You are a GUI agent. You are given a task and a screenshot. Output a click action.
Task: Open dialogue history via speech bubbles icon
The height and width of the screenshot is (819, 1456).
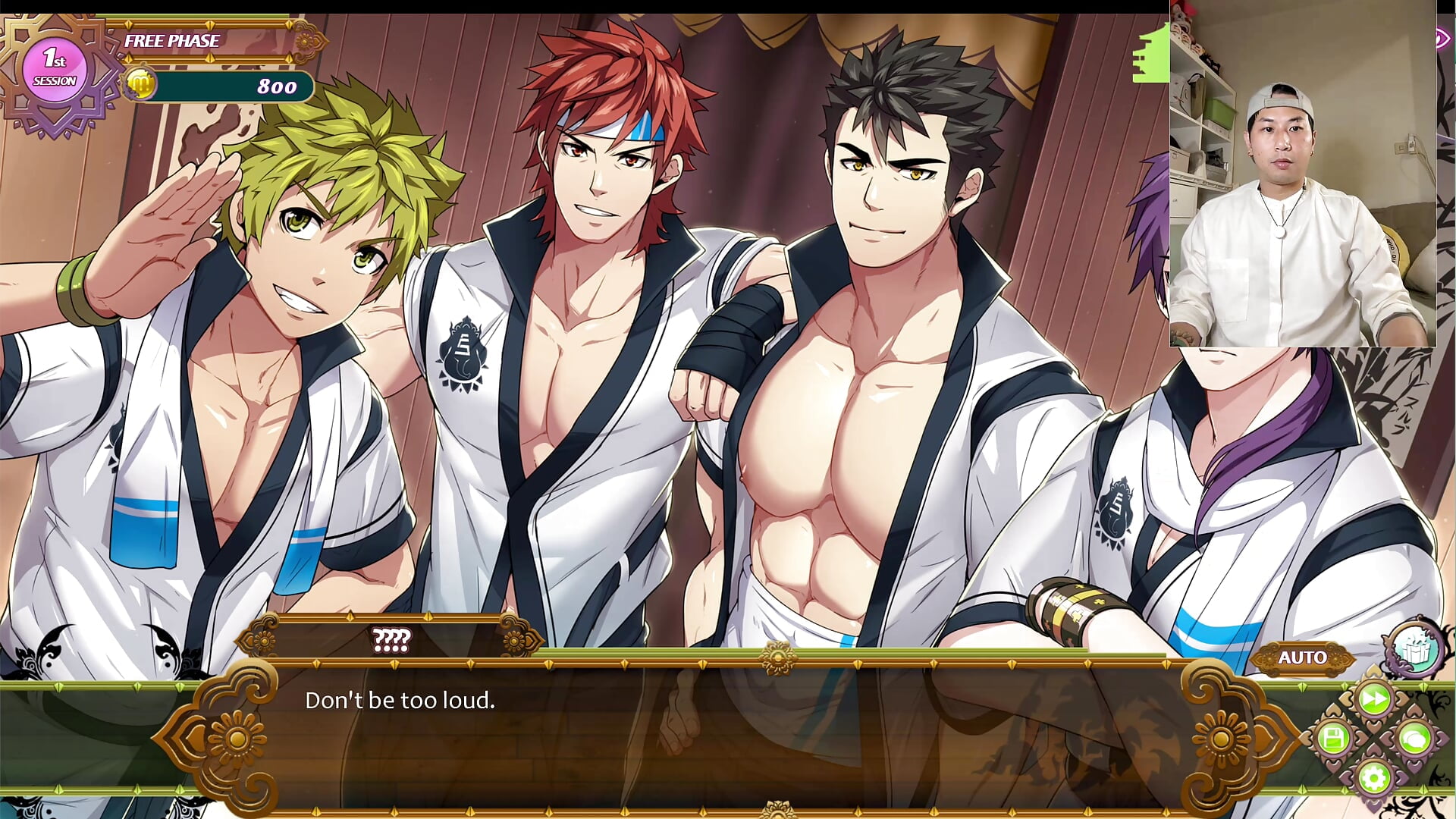(1412, 737)
